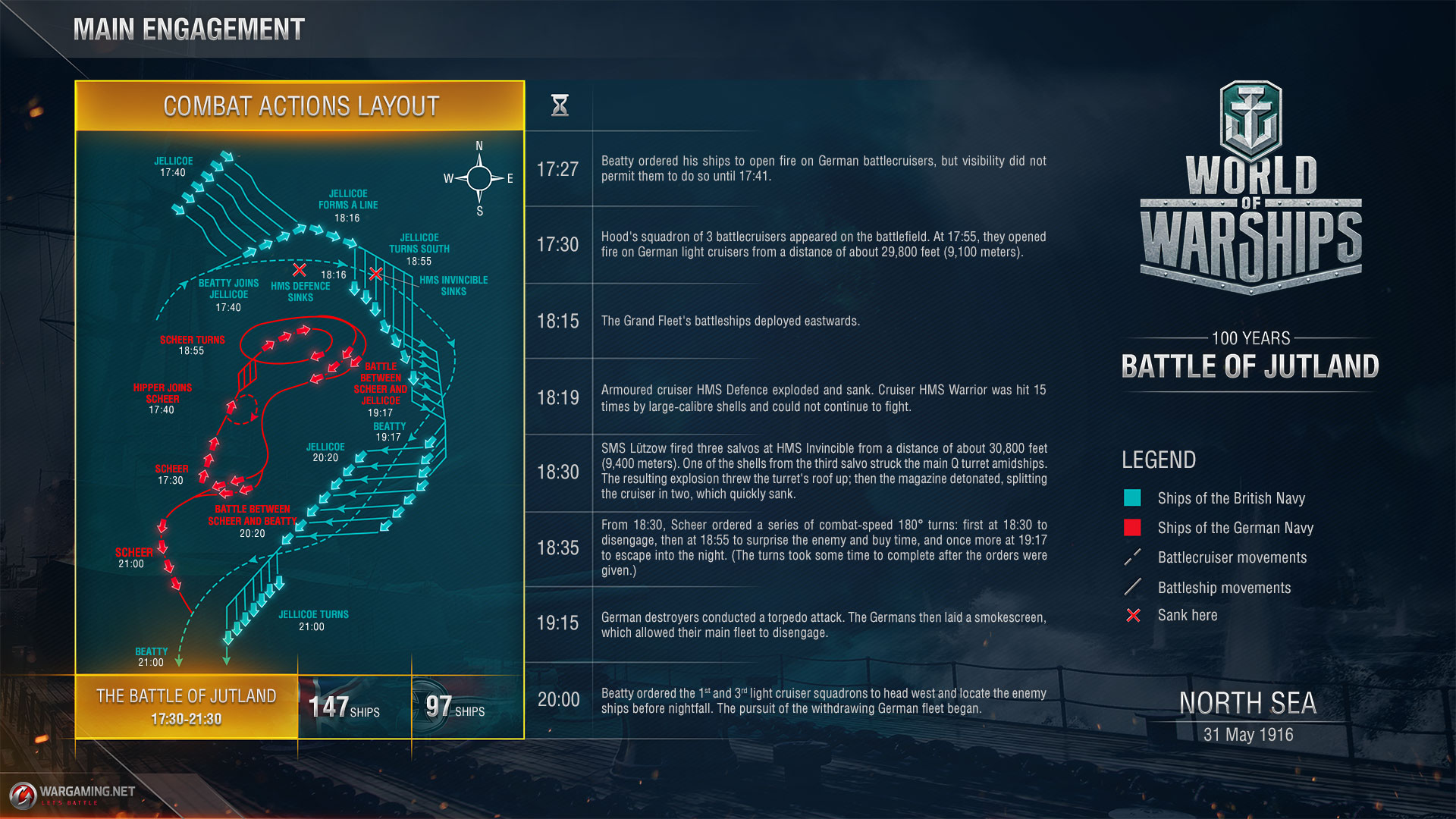Choose the Sank here legend entry
This screenshot has height=819, width=1456.
click(x=1187, y=615)
